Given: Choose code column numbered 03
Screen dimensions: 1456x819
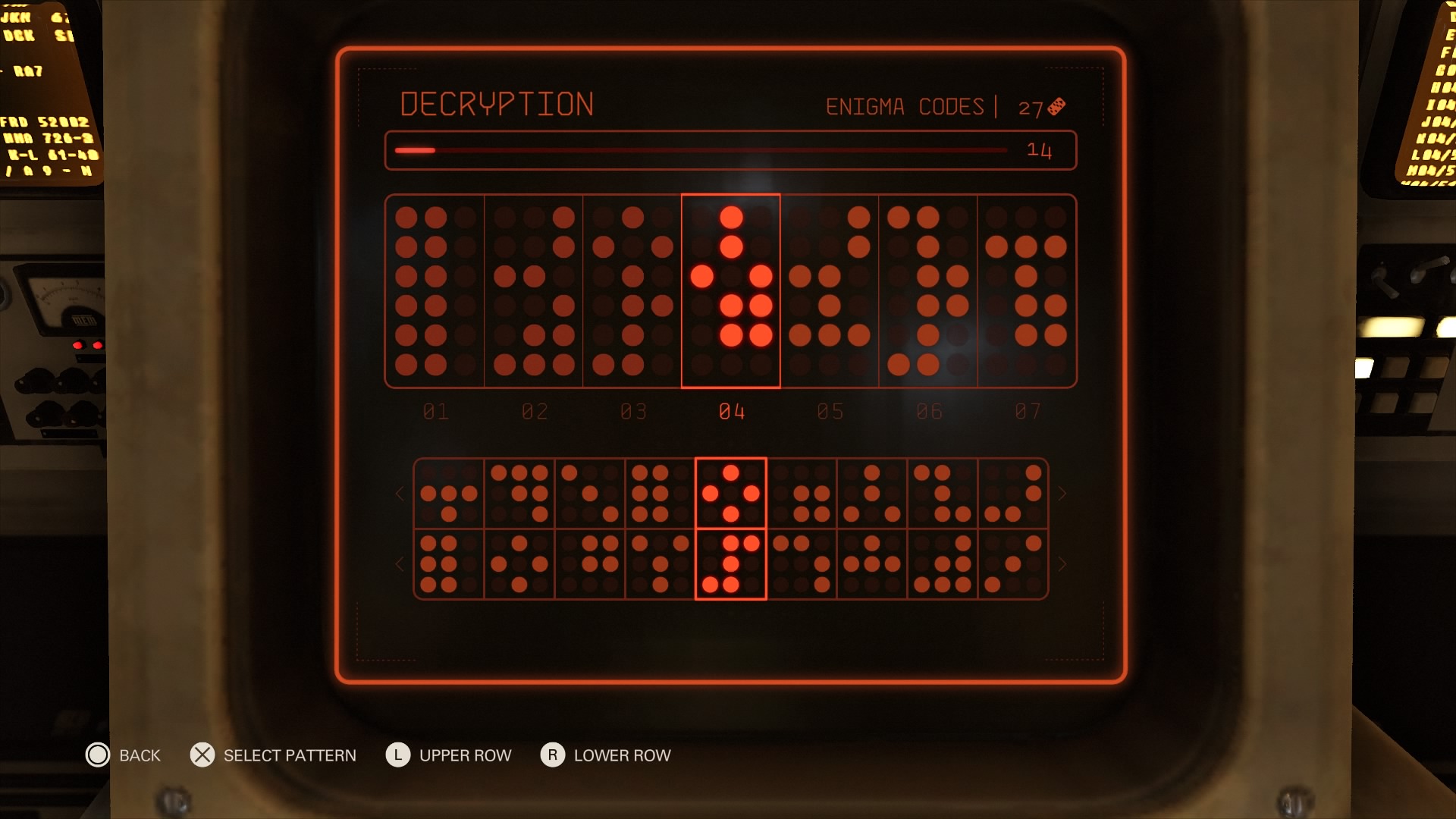Looking at the screenshot, I should tap(632, 291).
